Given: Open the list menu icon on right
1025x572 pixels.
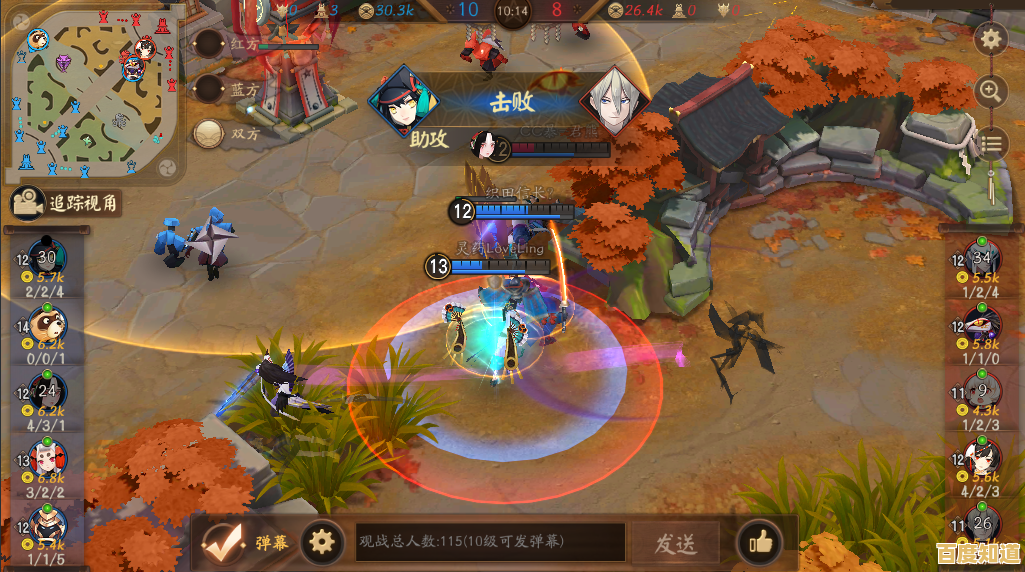Looking at the screenshot, I should [x=991, y=143].
